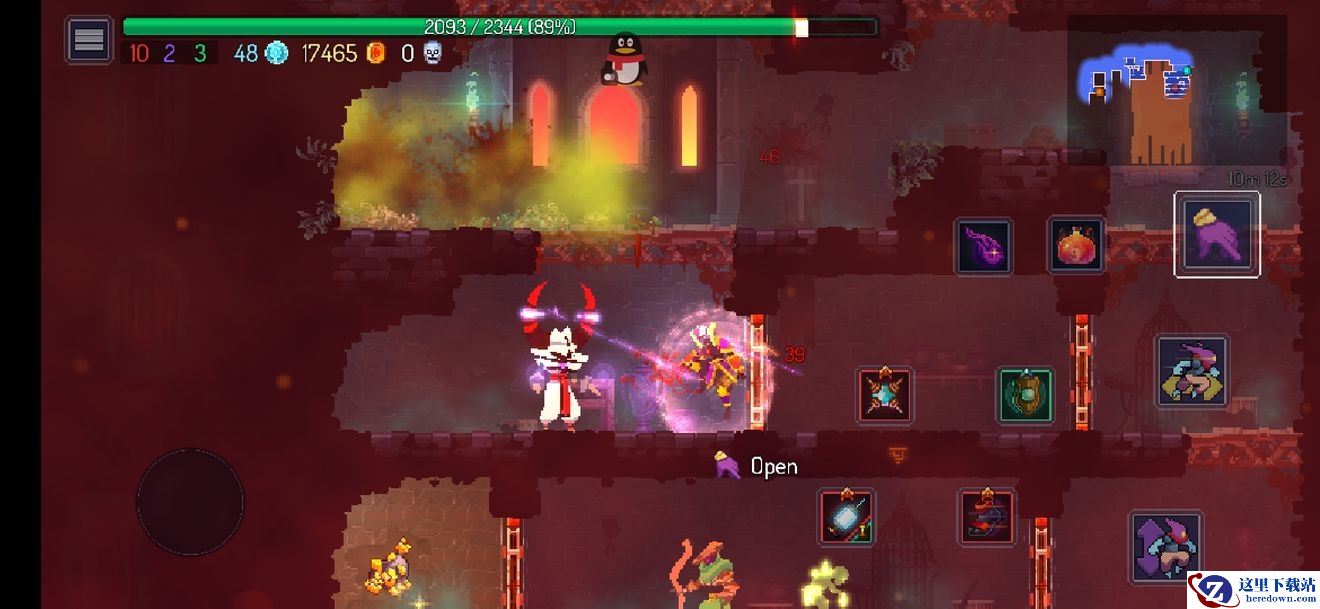
Task: Open the hamburger pause menu
Action: [89, 40]
